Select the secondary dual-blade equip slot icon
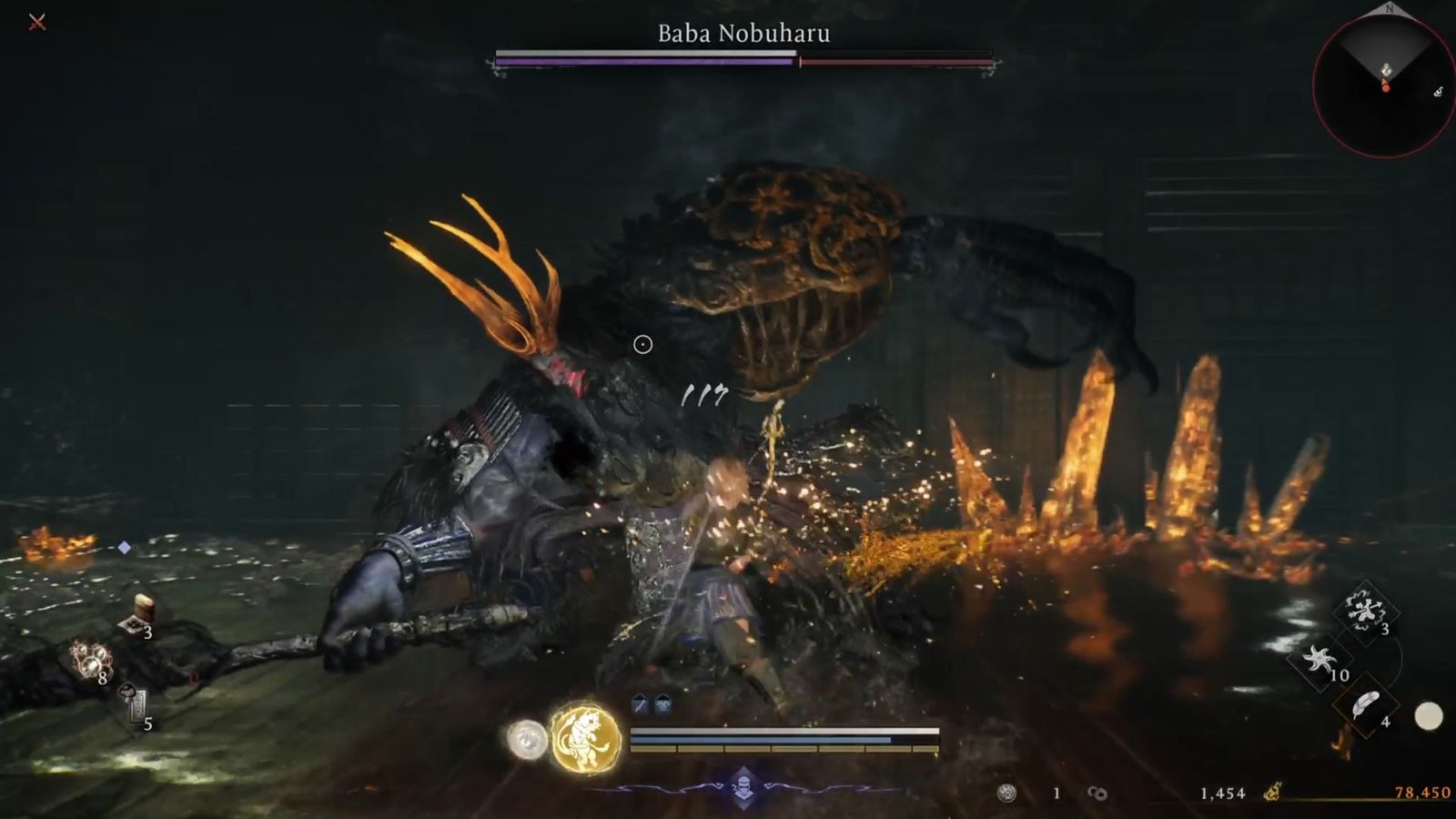 point(662,703)
